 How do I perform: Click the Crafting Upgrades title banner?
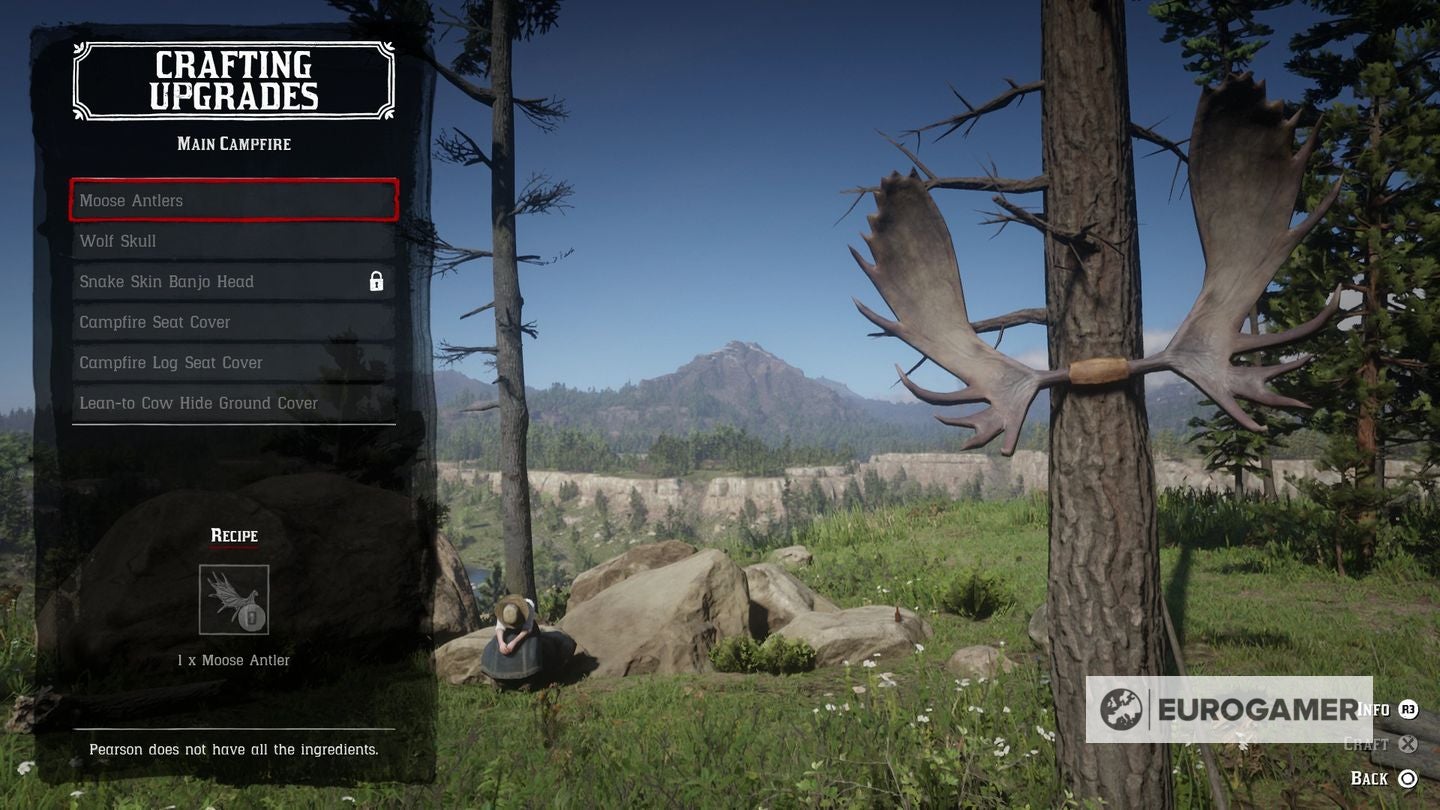click(233, 80)
